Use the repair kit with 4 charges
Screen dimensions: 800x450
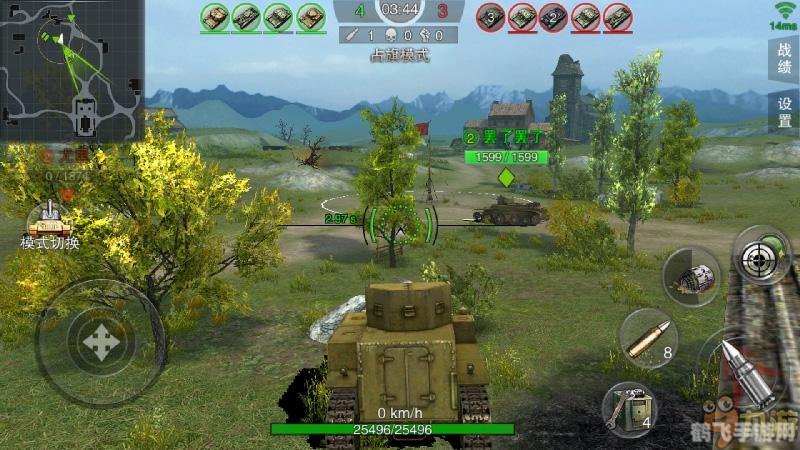(x=629, y=410)
